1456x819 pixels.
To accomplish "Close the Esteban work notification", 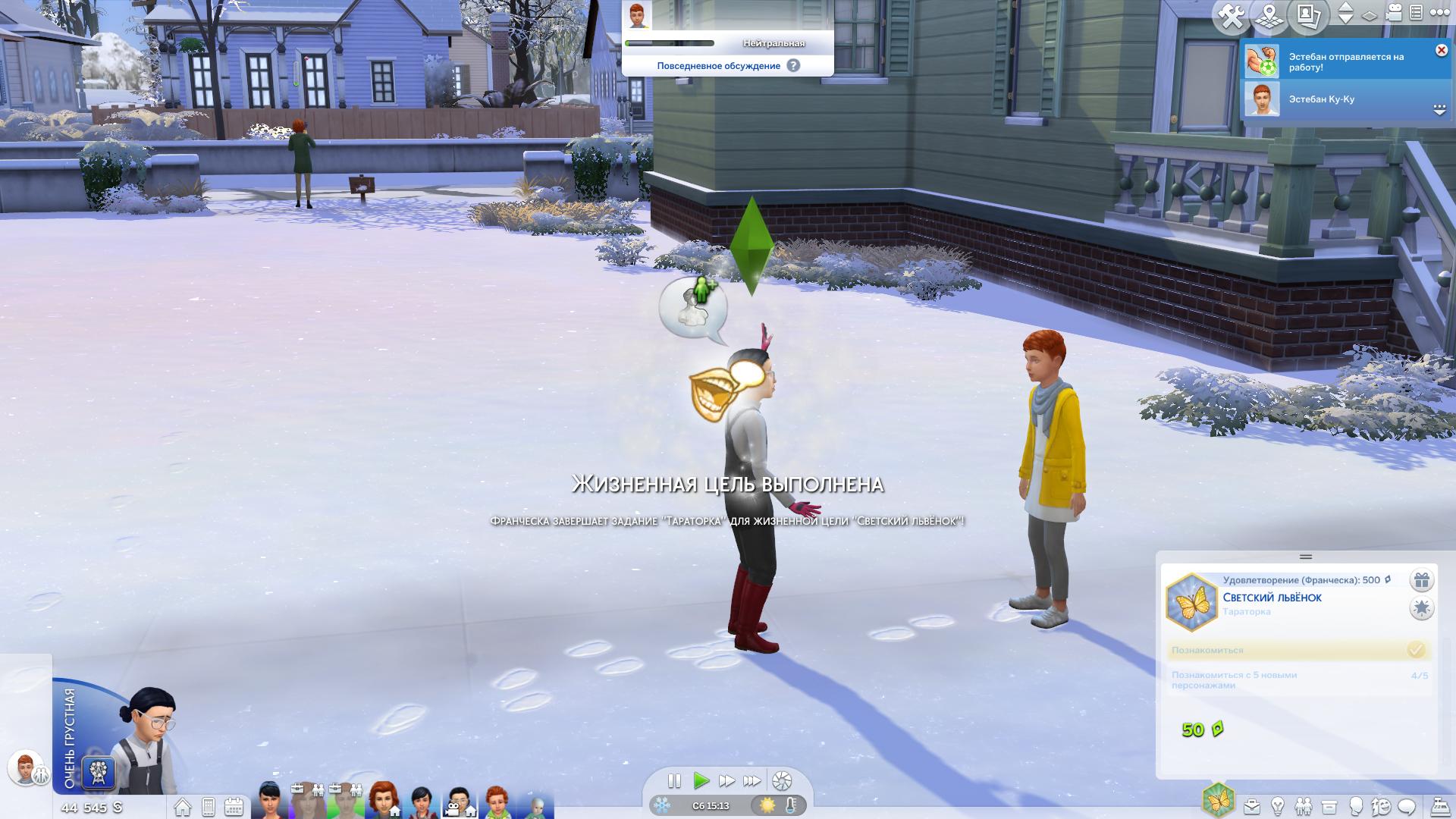I will coord(1441,50).
